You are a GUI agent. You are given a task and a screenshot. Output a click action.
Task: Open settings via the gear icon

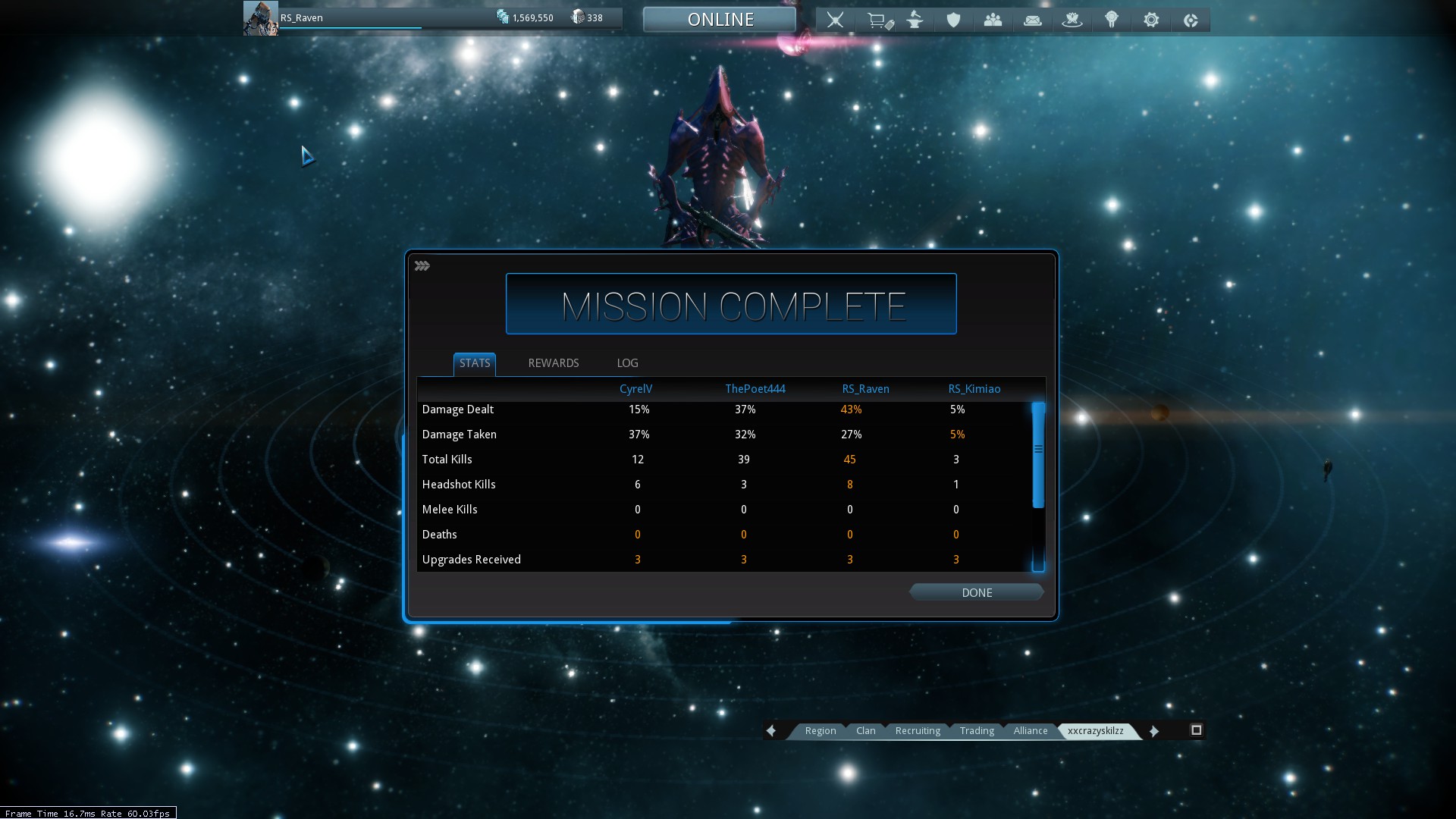pos(1150,20)
